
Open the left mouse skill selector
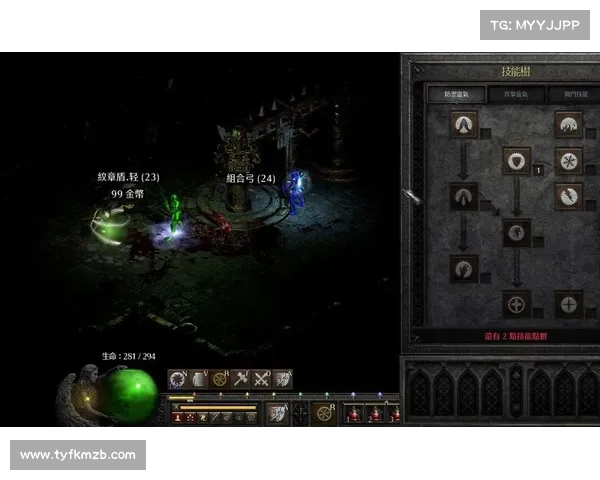pos(276,412)
